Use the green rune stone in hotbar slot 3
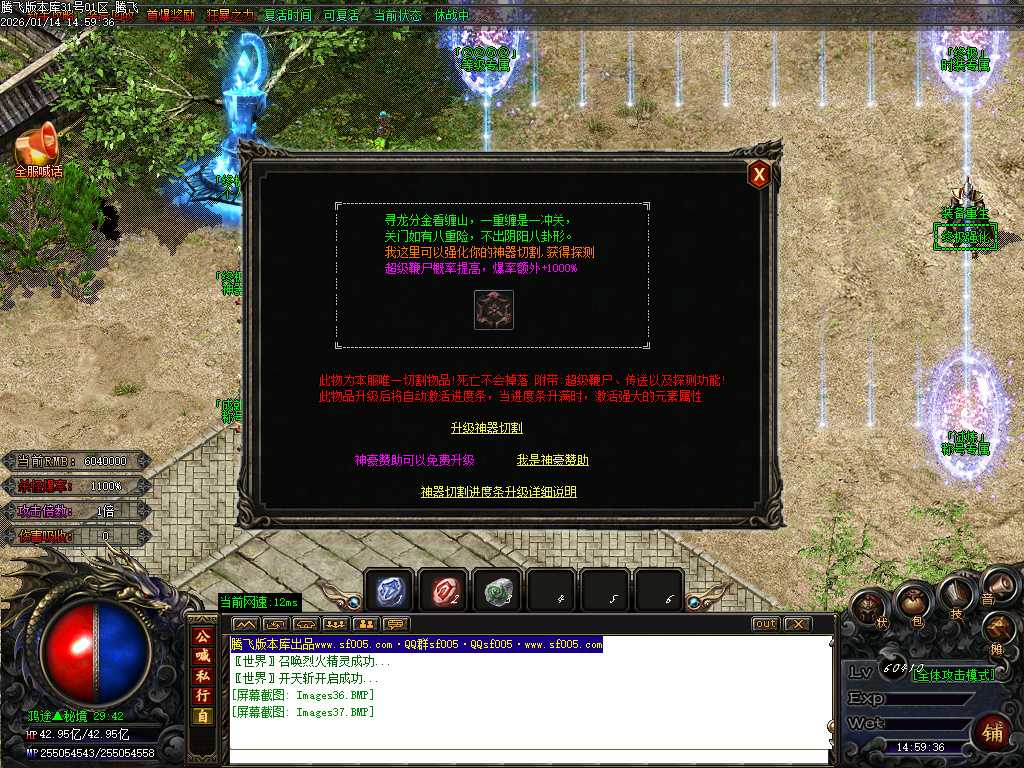This screenshot has height=768, width=1024. 497,592
